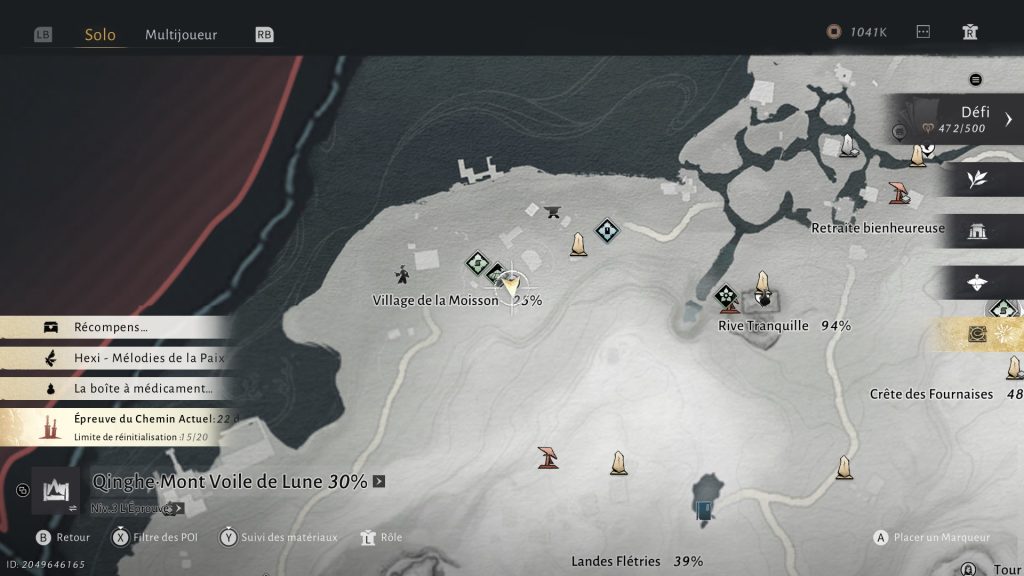Select Hexi - Mélodies de la Paix quest
The height and width of the screenshot is (576, 1024).
coord(148,358)
